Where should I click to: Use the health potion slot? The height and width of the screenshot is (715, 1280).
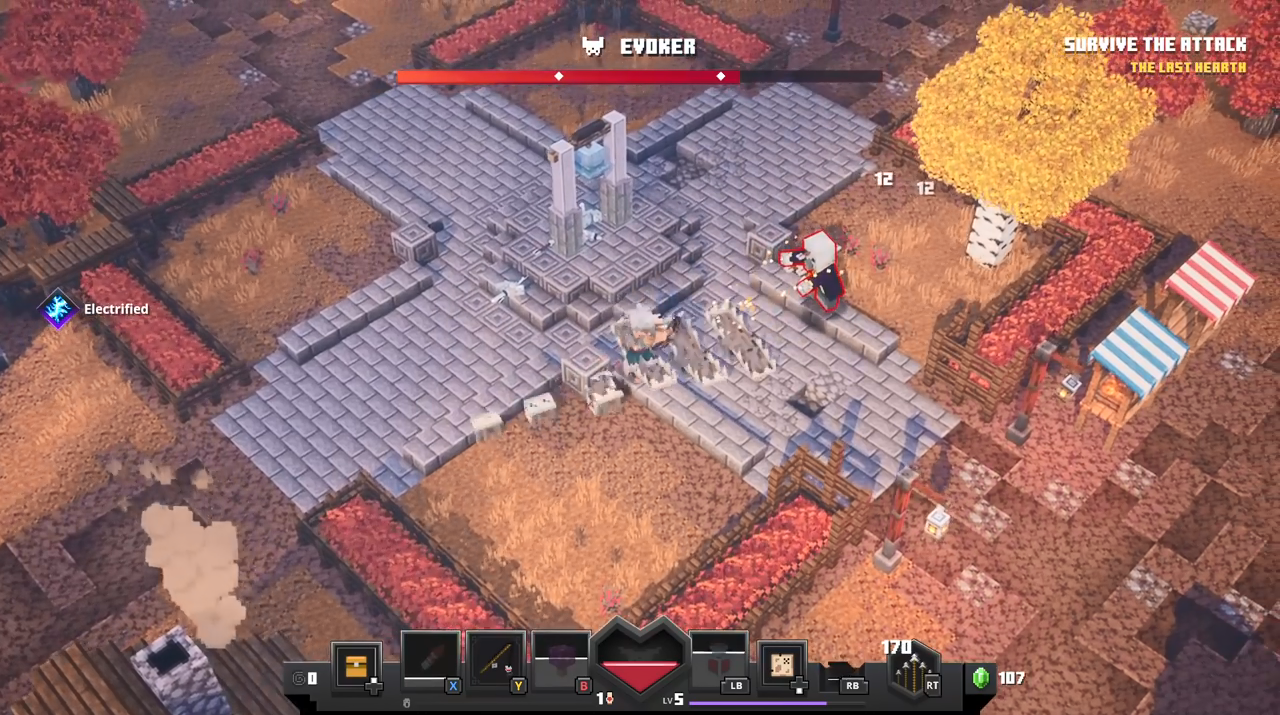pyautogui.click(x=718, y=660)
